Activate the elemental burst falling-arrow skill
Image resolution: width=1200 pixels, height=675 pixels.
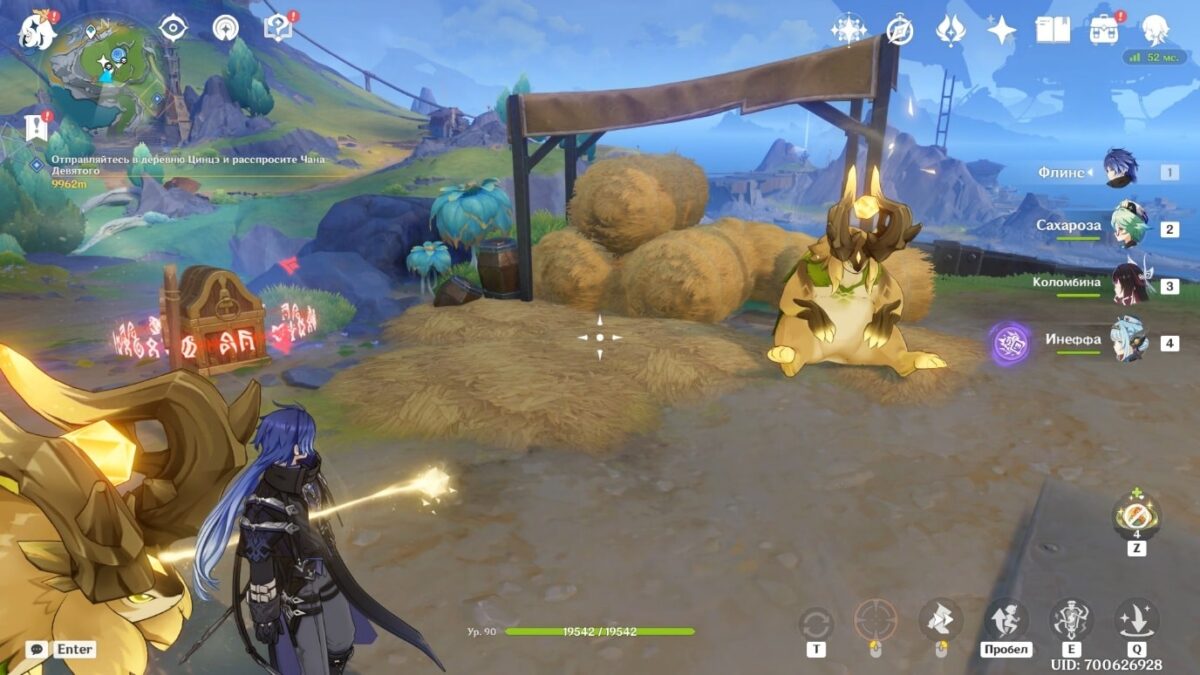click(x=1137, y=620)
